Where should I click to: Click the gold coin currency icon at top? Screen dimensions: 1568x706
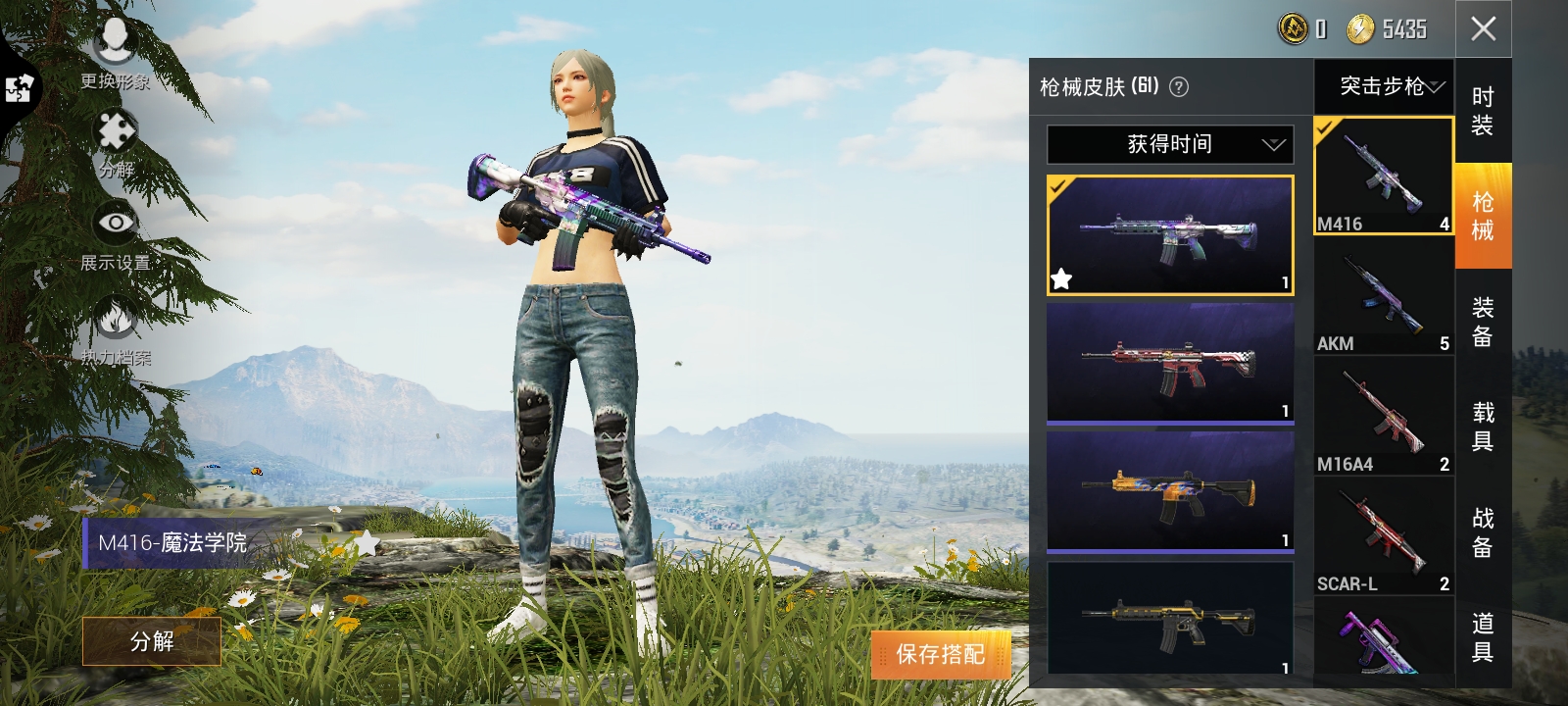[x=1292, y=29]
